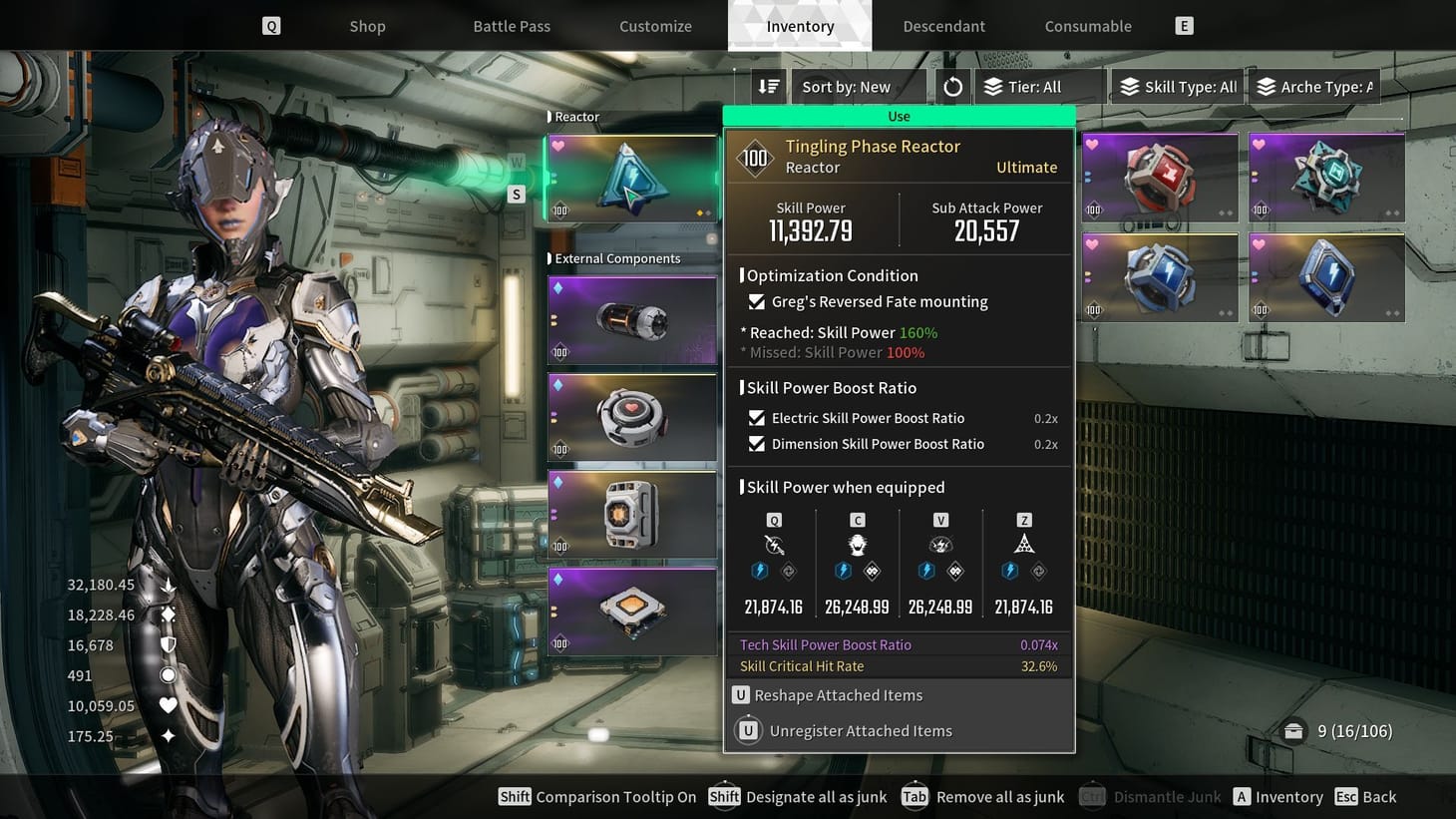Viewport: 1456px width, 819px height.
Task: Open the Consumable tab
Action: [x=1087, y=26]
